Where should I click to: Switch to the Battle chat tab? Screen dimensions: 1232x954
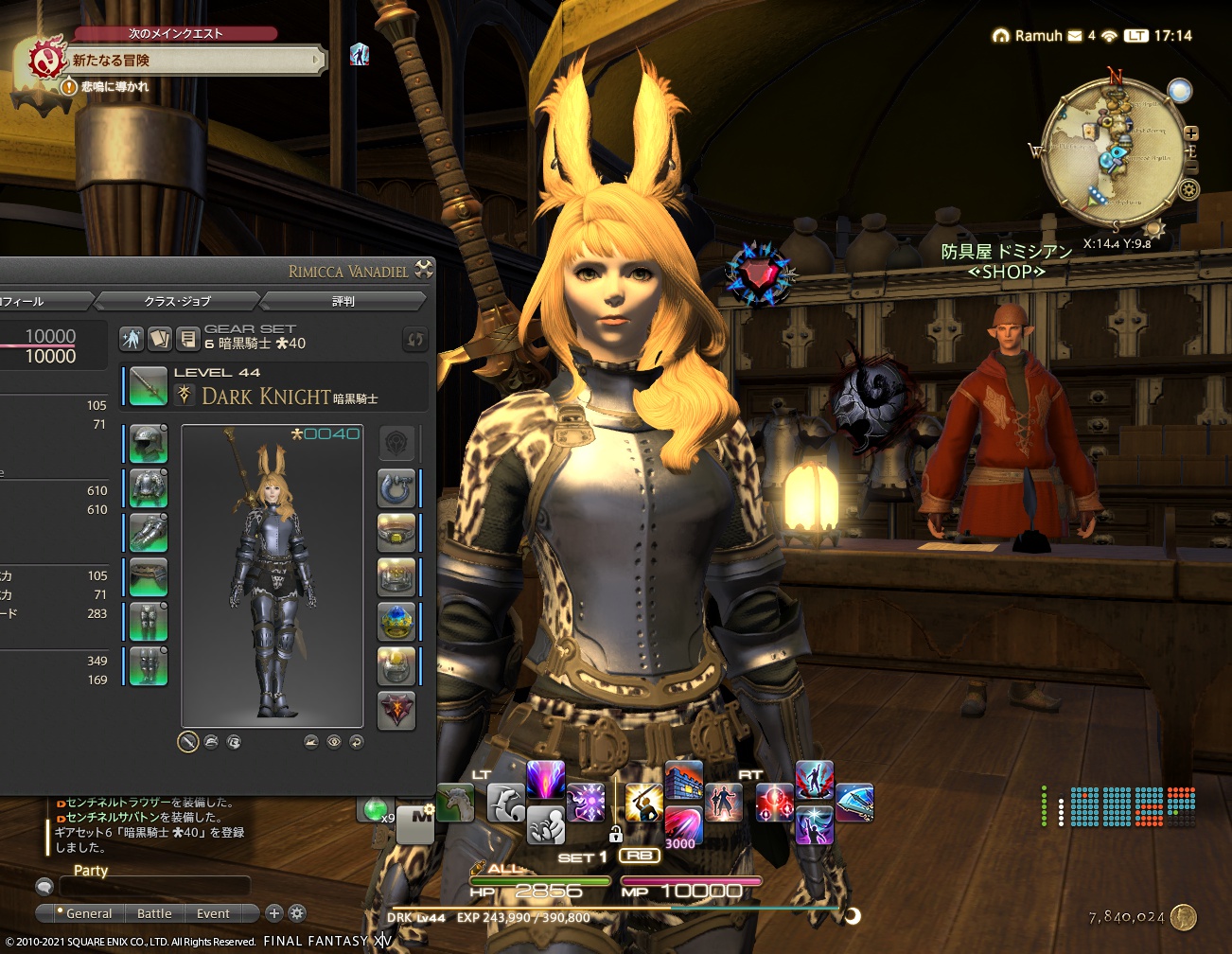pyautogui.click(x=153, y=913)
